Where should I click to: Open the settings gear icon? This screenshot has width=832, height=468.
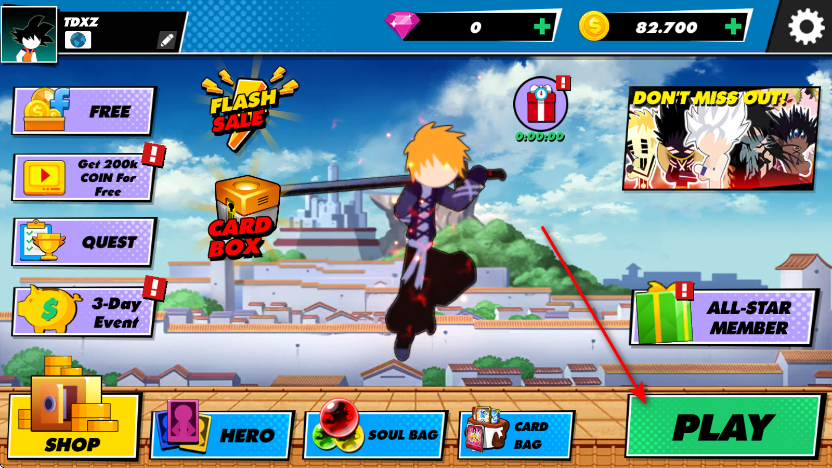pos(806,27)
